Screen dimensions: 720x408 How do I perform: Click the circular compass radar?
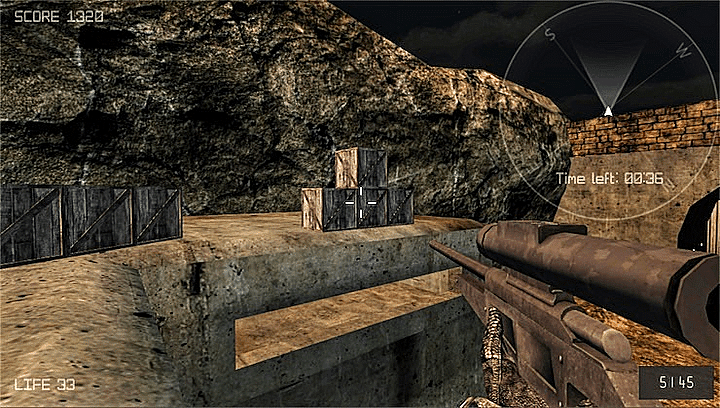click(x=607, y=108)
